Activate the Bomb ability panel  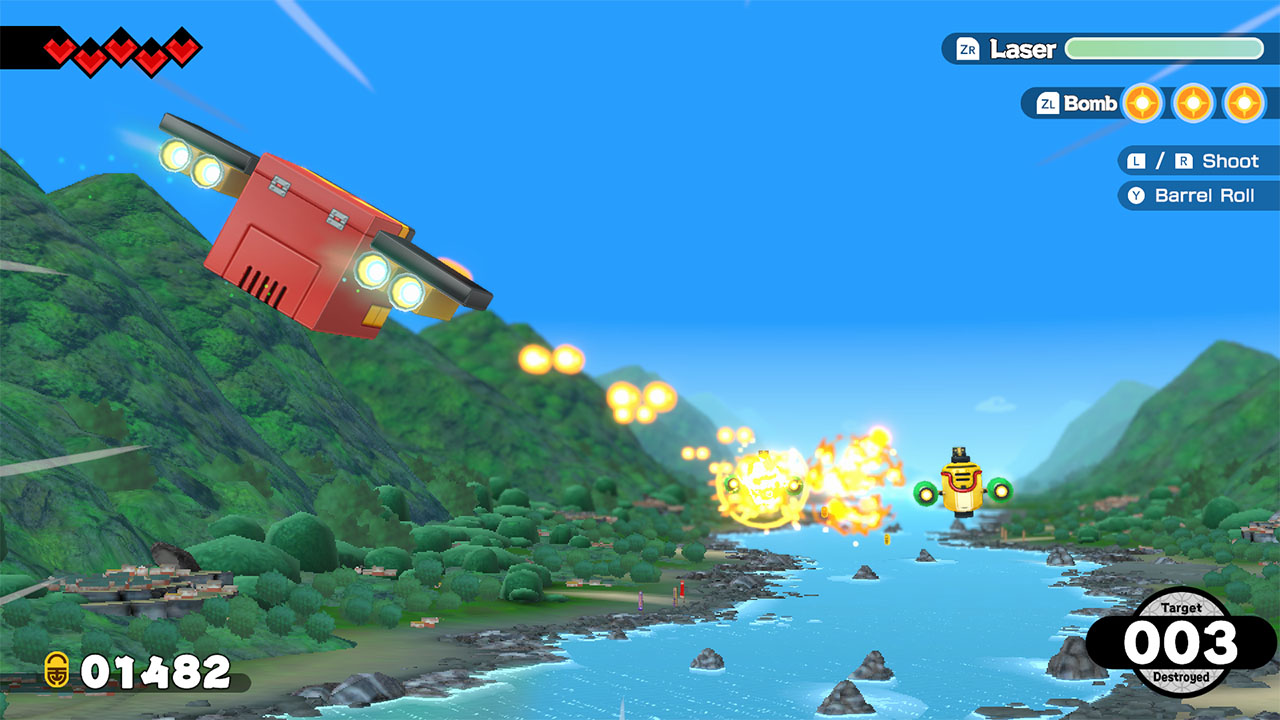pyautogui.click(x=1148, y=103)
